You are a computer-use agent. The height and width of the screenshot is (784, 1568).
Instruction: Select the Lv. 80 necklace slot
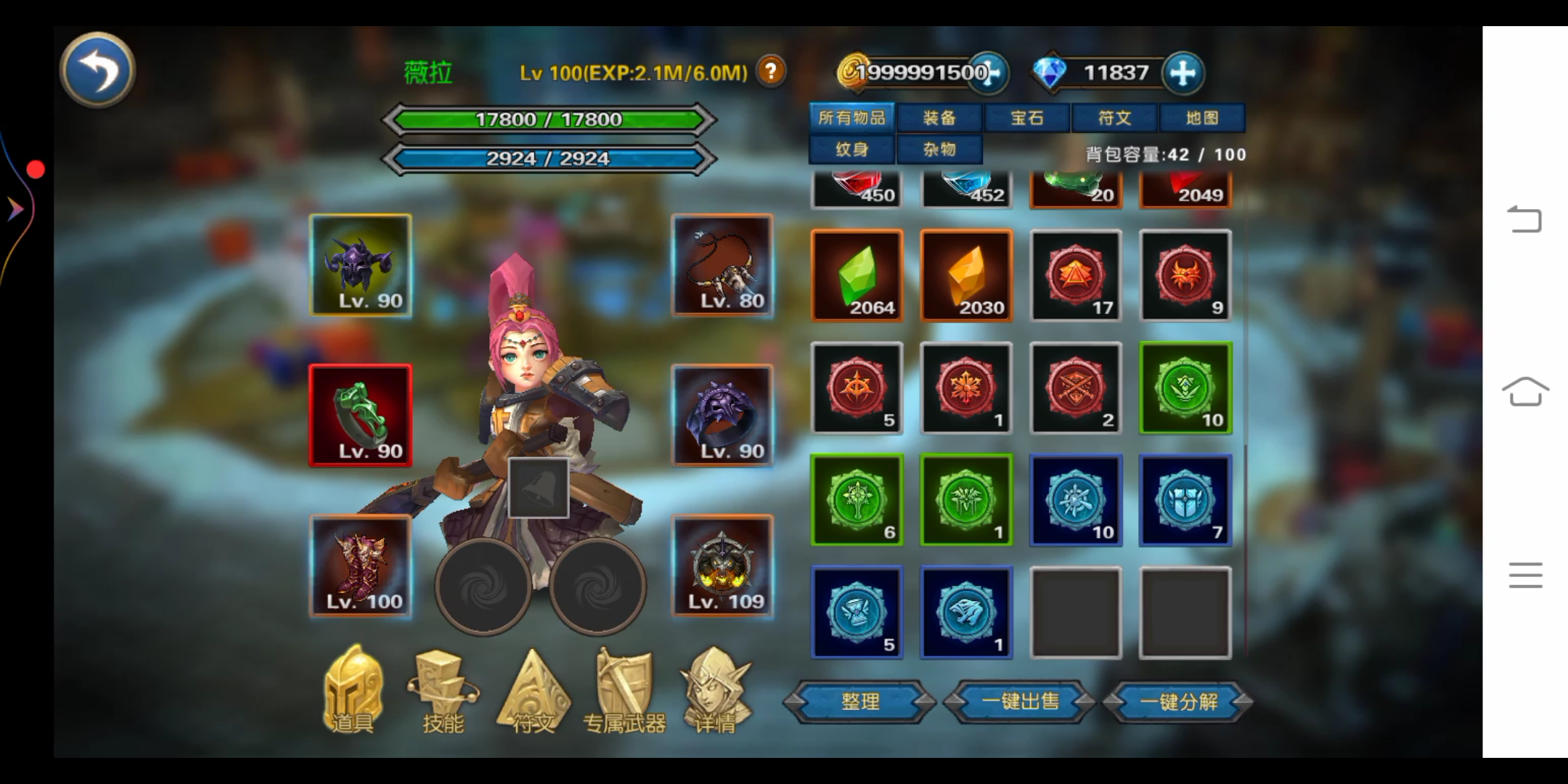point(722,266)
